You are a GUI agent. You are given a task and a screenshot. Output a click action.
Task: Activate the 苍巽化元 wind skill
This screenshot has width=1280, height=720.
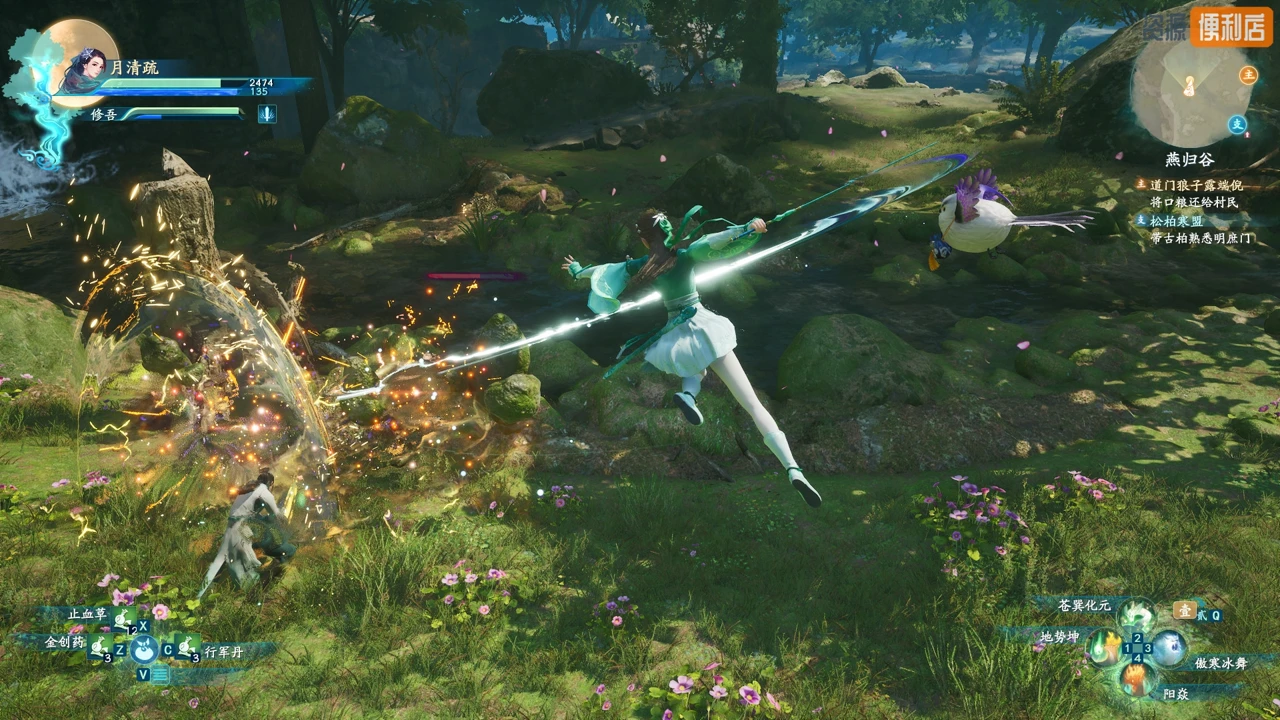(x=1136, y=613)
